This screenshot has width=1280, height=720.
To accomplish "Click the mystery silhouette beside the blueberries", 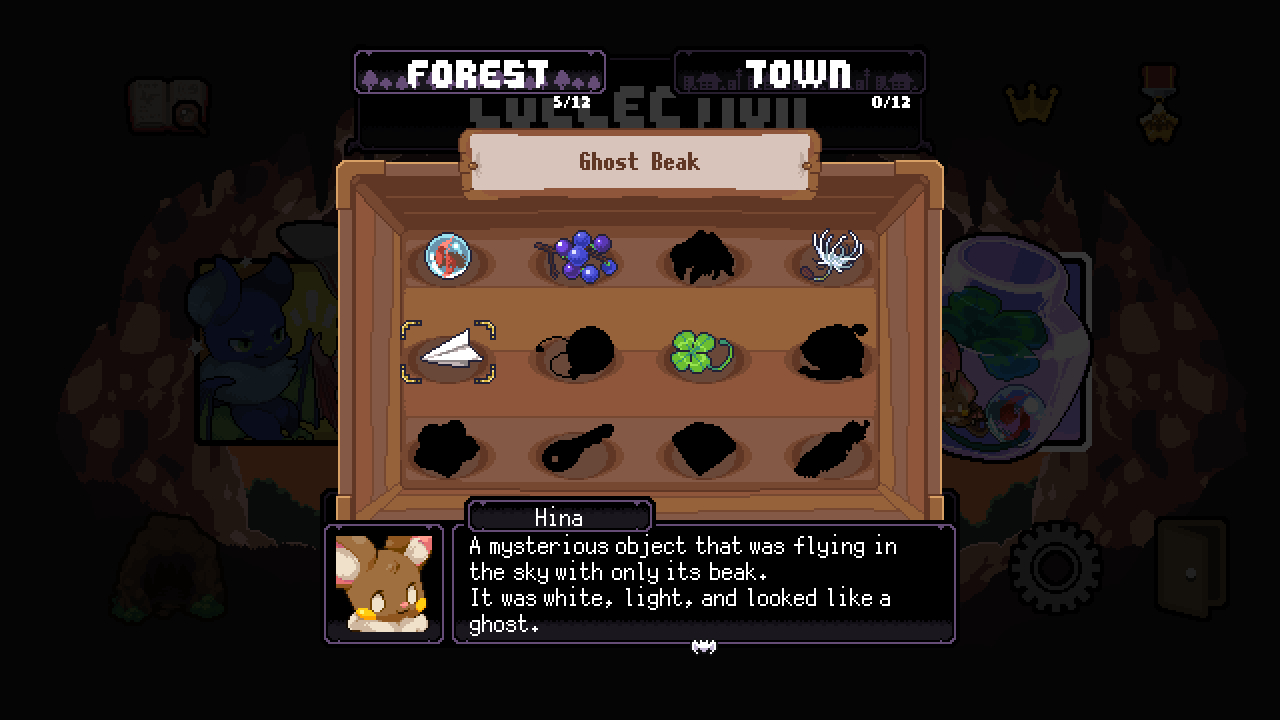I will 704,257.
